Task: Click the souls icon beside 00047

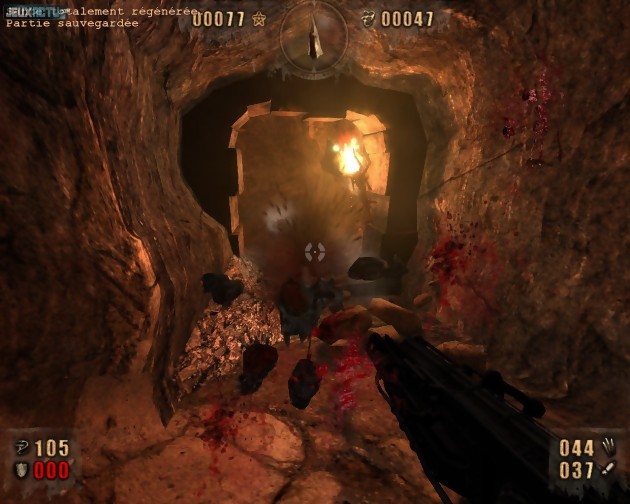Action: (x=368, y=18)
